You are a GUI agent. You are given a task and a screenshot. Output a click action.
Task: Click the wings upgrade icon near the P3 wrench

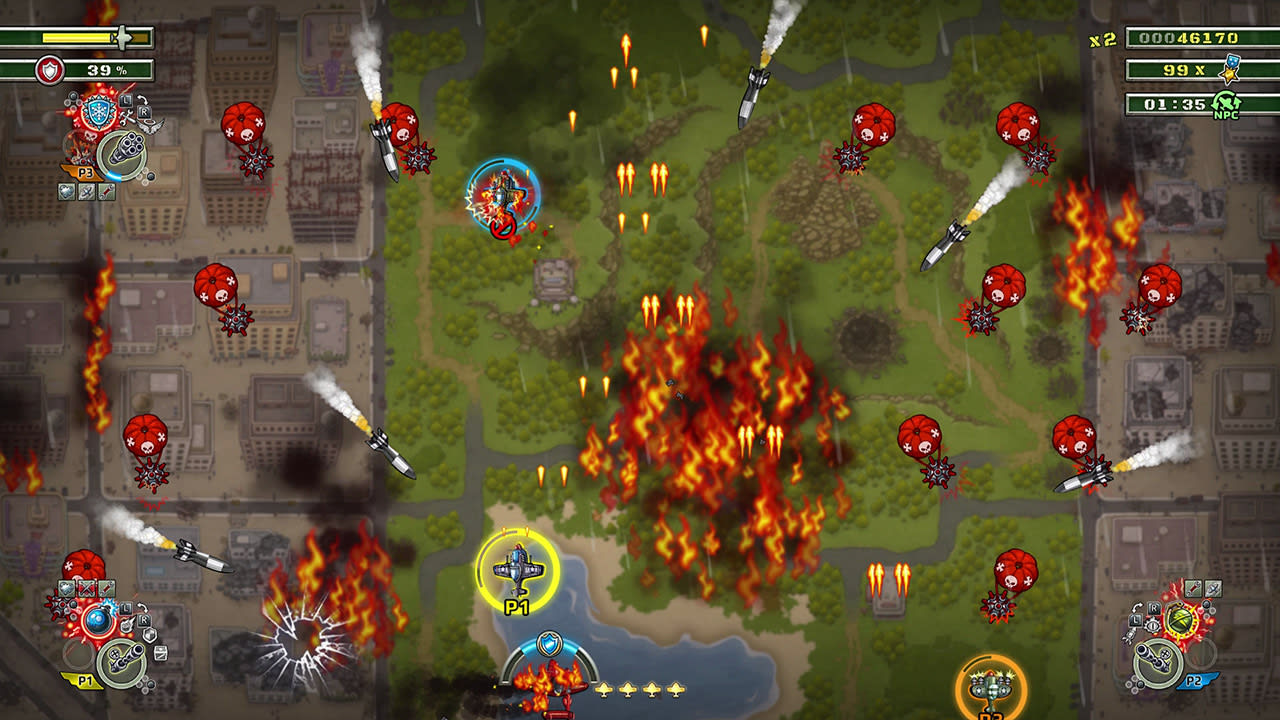point(150,127)
